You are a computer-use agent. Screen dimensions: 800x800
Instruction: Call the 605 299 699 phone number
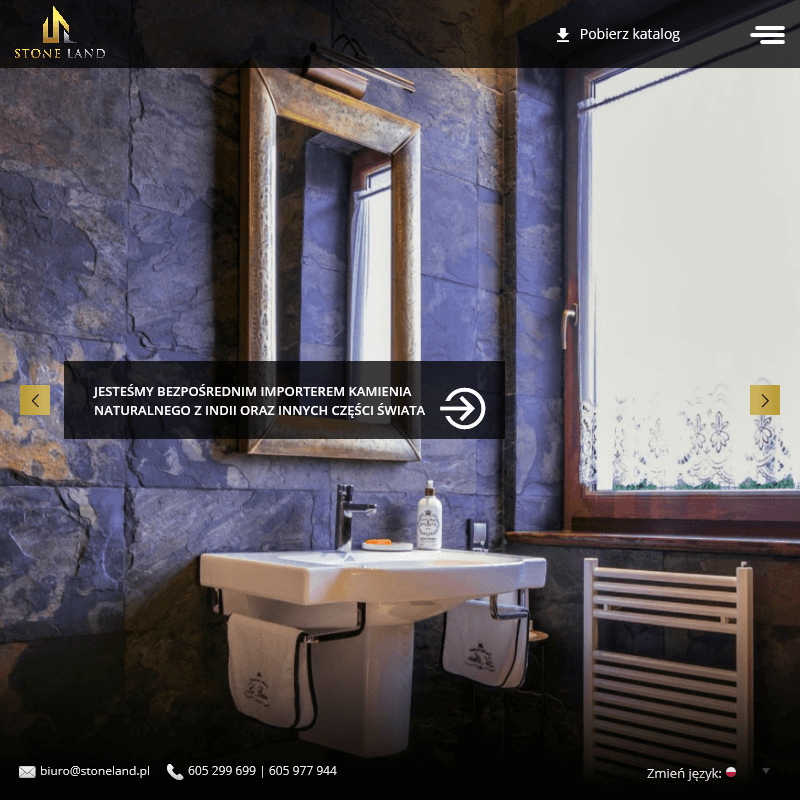click(221, 771)
